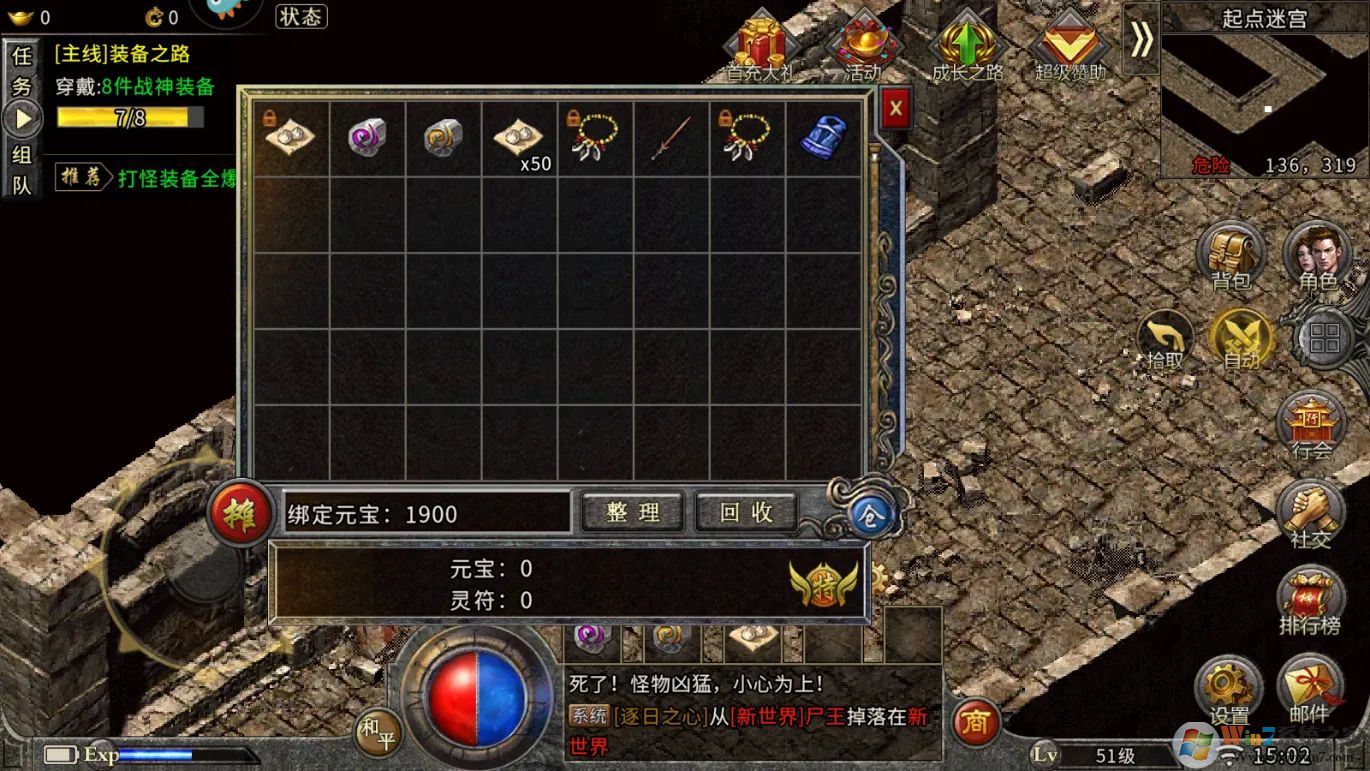Toggle 和平 peace attack mode
This screenshot has width=1370, height=771.
point(378,731)
